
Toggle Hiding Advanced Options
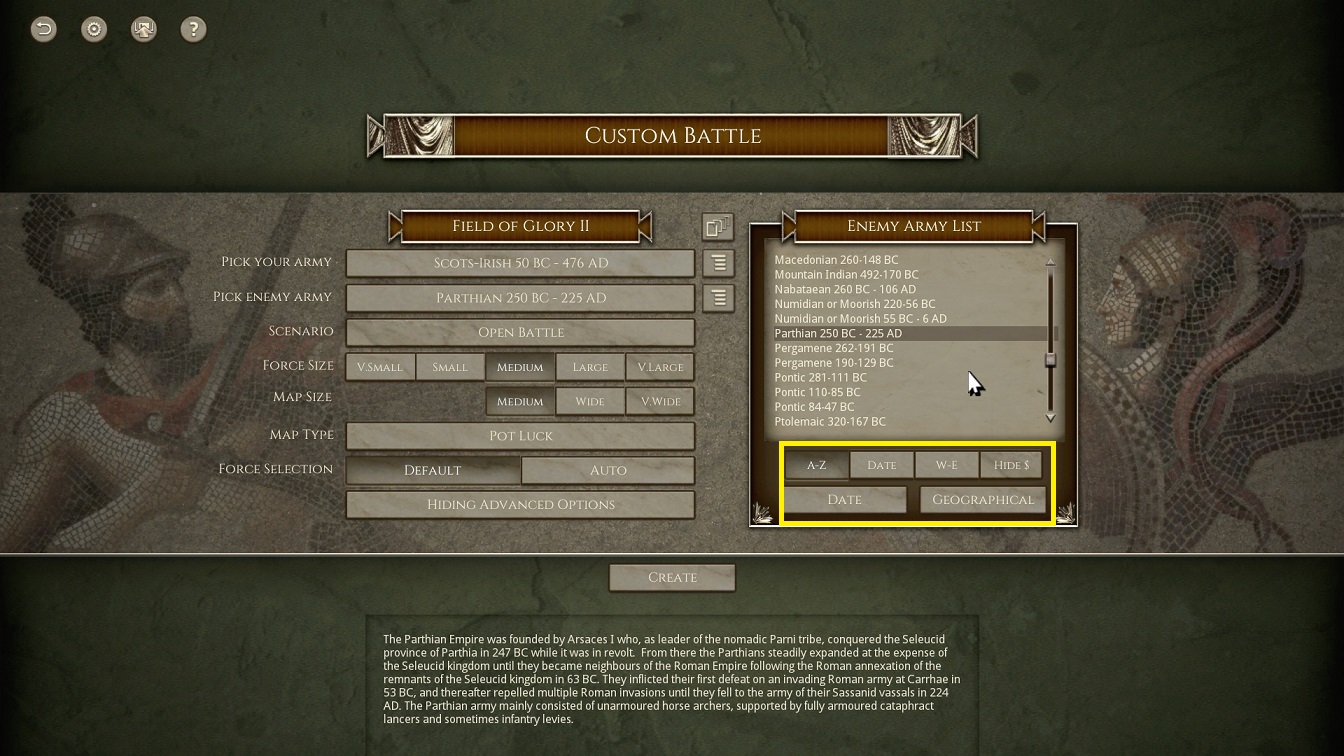pyautogui.click(x=520, y=504)
